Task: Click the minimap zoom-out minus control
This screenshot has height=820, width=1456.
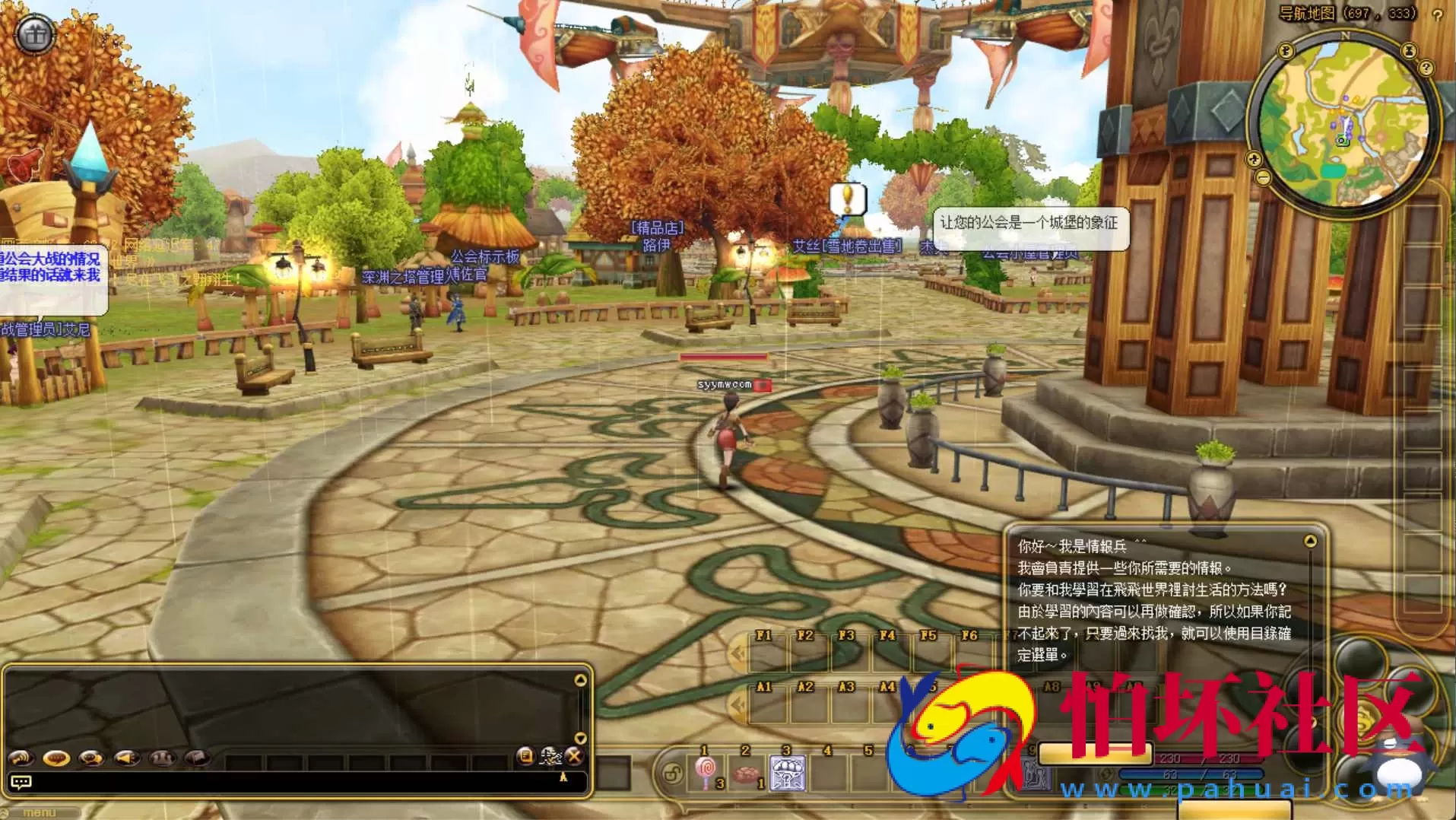Action: pyautogui.click(x=1263, y=176)
